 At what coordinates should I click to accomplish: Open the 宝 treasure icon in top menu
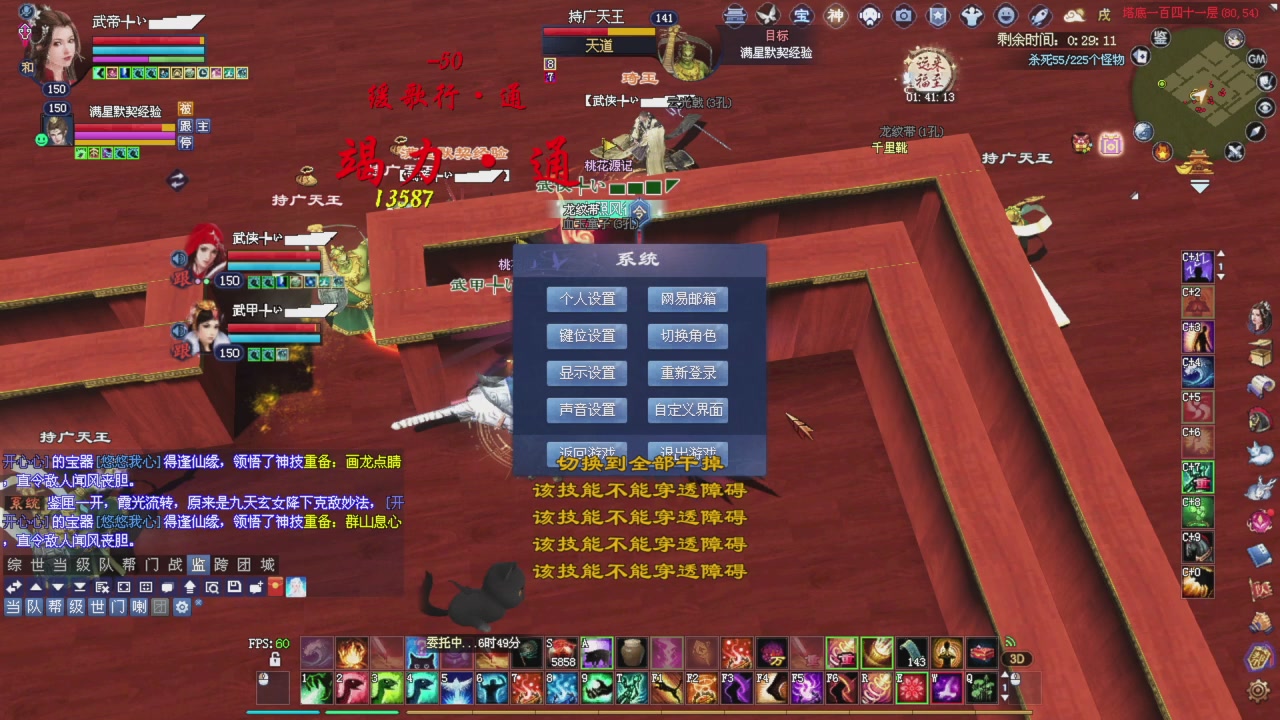(x=800, y=15)
